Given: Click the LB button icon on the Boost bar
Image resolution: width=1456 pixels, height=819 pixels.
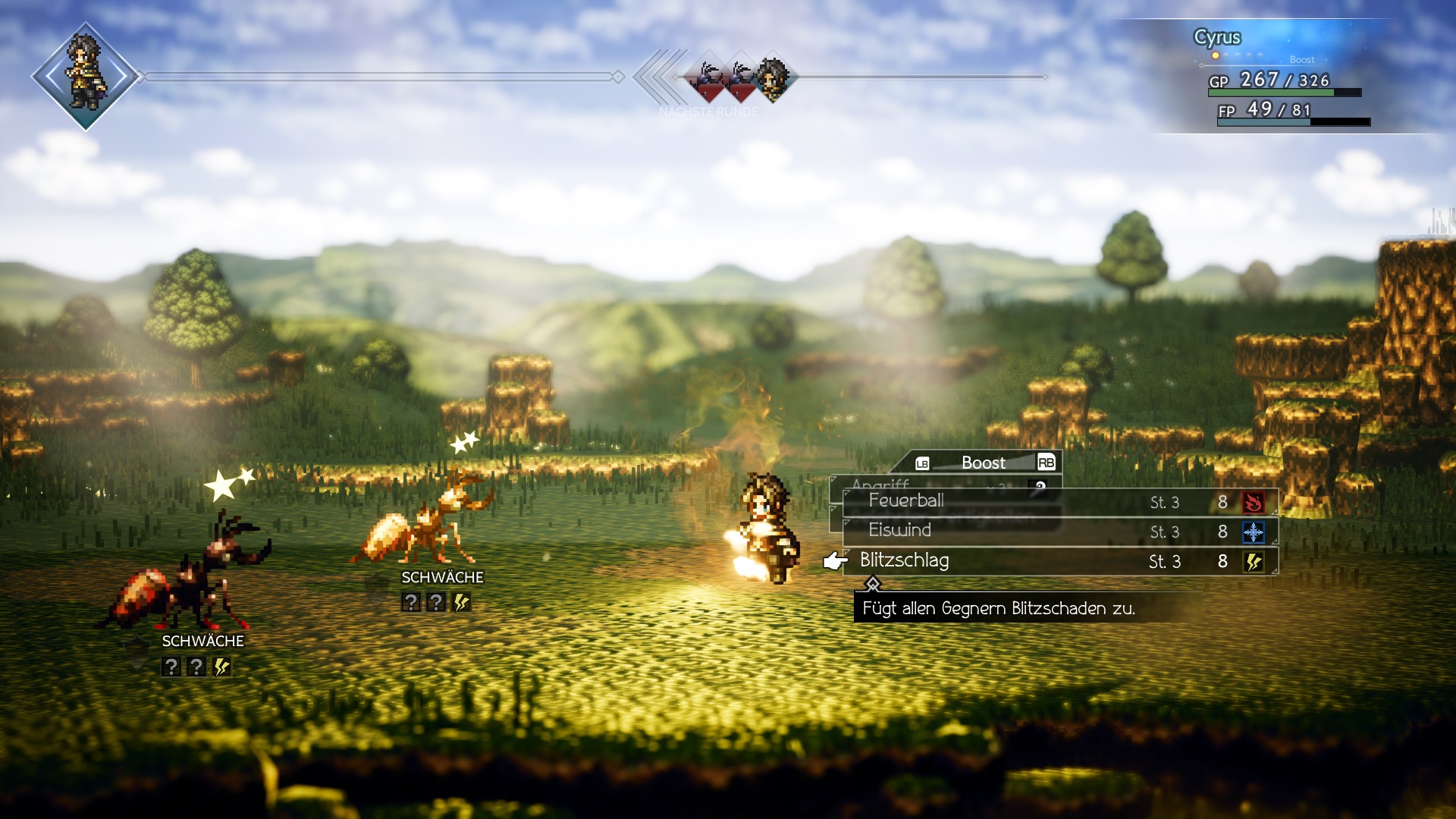Looking at the screenshot, I should click(x=921, y=463).
